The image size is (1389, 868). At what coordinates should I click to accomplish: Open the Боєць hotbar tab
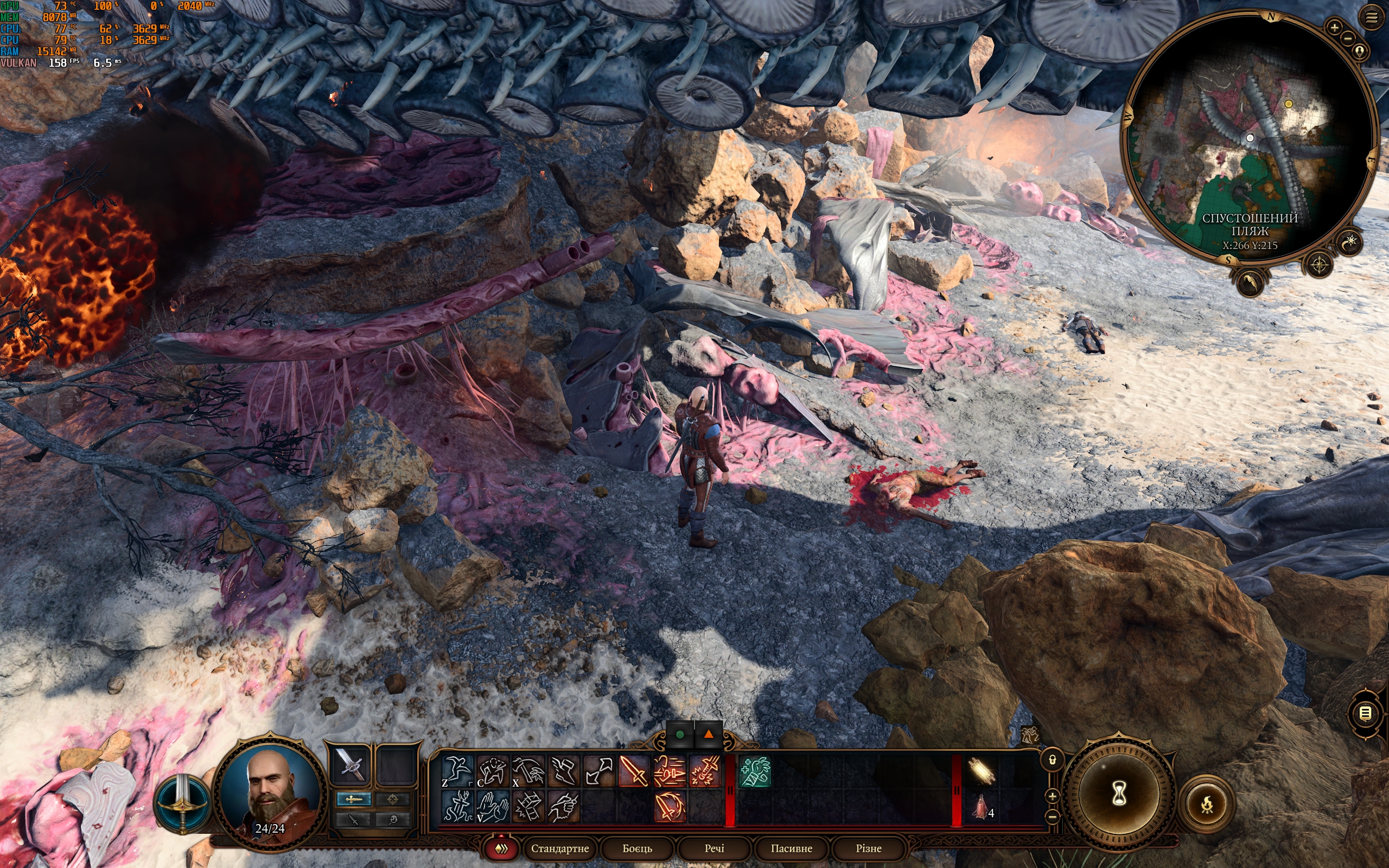(637, 848)
